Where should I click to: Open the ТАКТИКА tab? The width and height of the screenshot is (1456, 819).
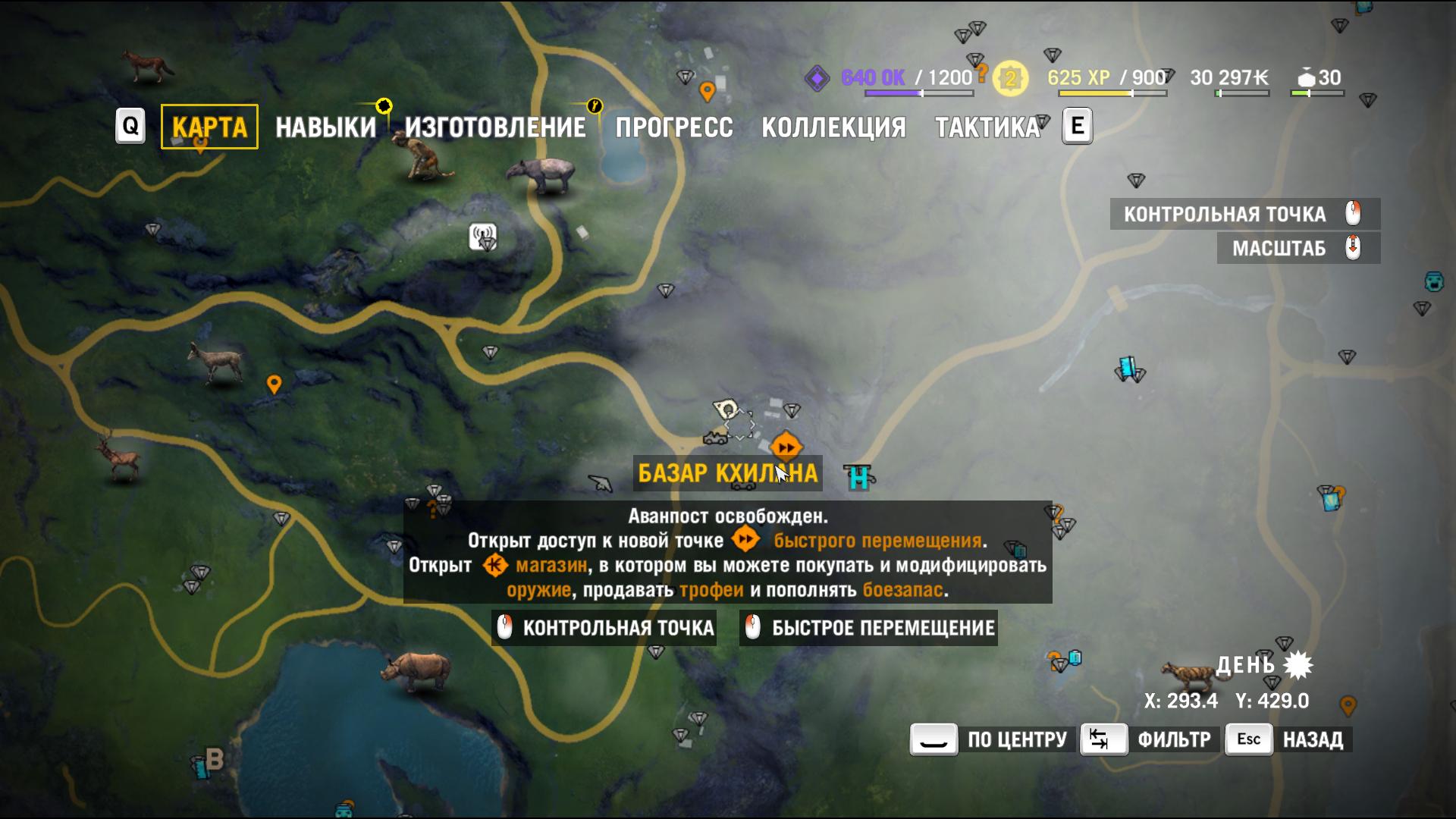pos(990,127)
